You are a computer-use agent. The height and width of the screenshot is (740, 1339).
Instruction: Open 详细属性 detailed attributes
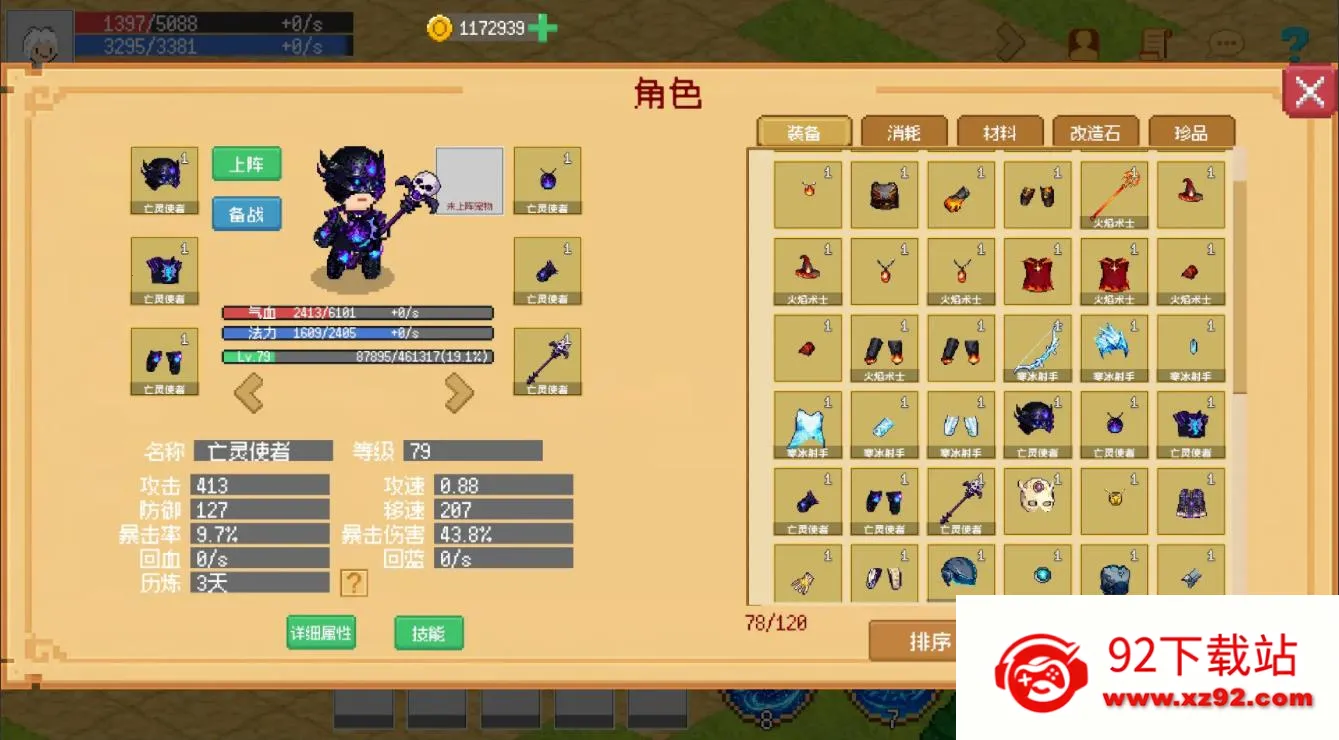pyautogui.click(x=320, y=632)
